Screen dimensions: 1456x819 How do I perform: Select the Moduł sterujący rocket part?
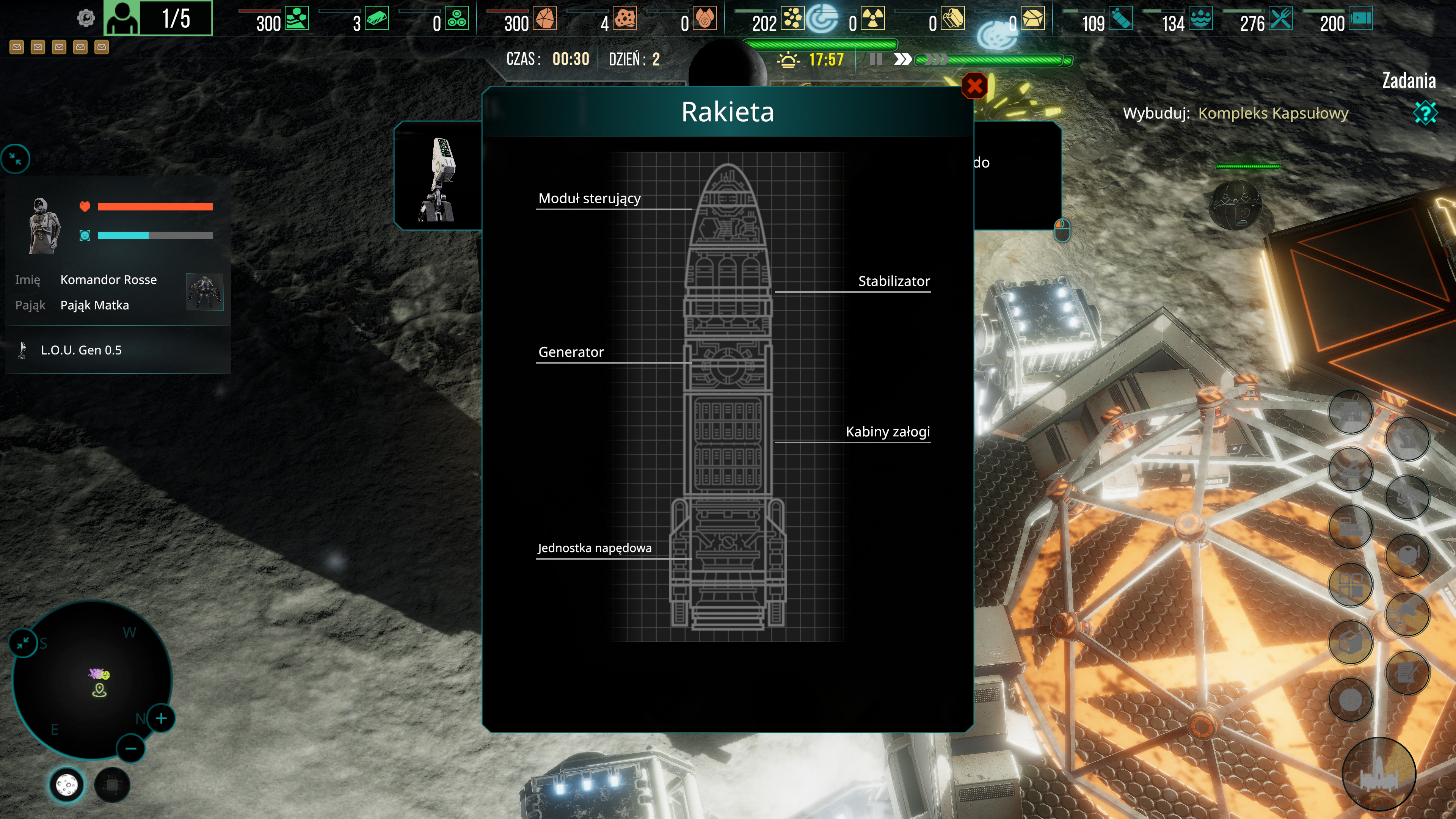click(x=589, y=198)
